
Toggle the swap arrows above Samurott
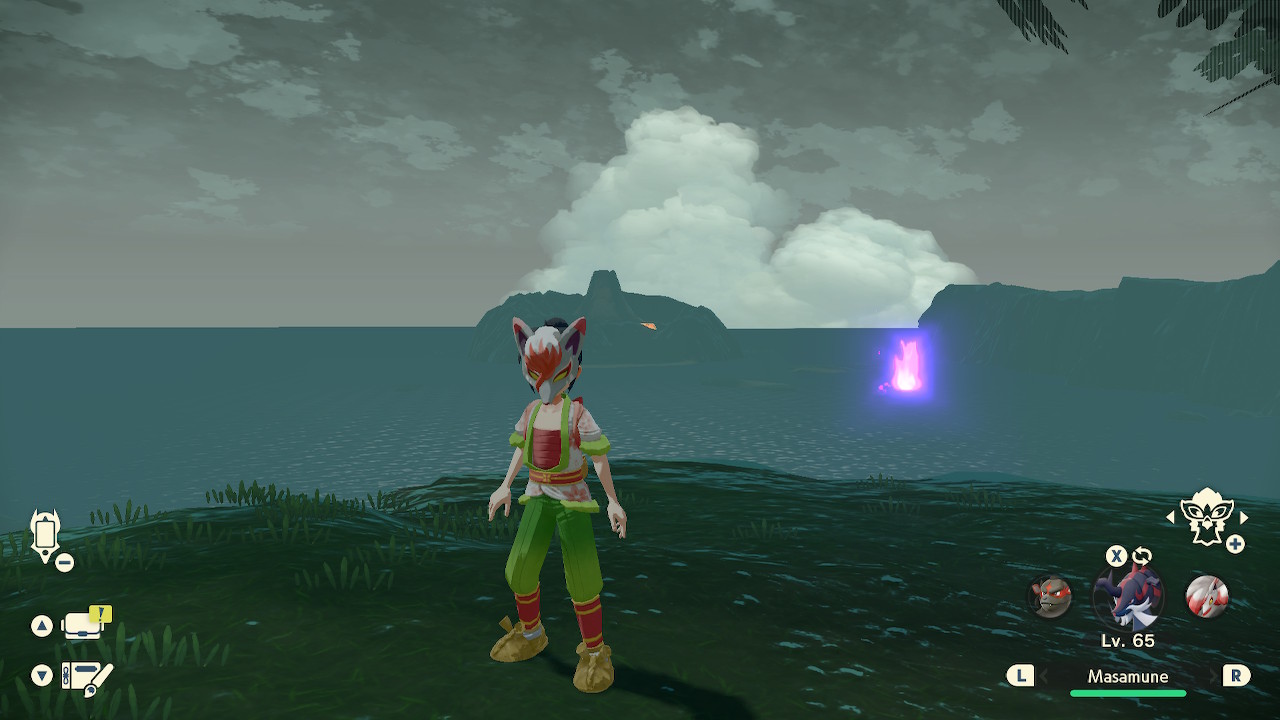(1142, 556)
